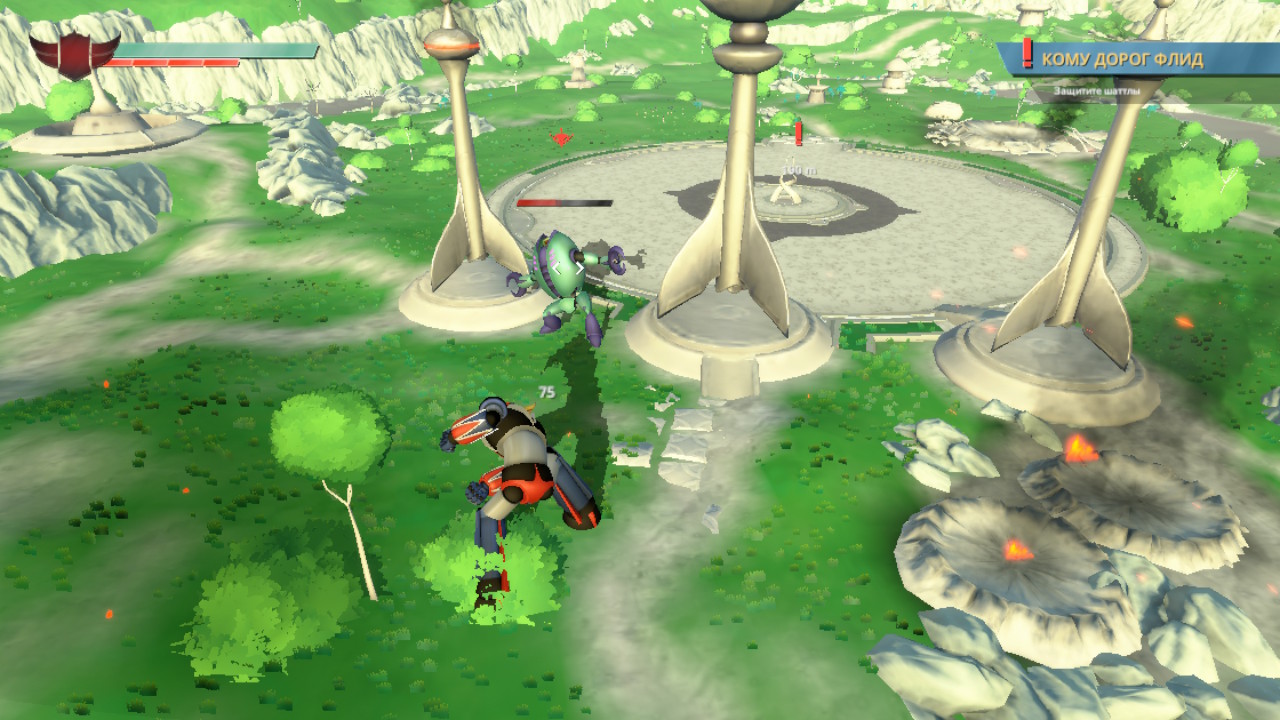Select the "Защитите шаттлы" objective line
The height and width of the screenshot is (720, 1280).
pyautogui.click(x=1097, y=93)
